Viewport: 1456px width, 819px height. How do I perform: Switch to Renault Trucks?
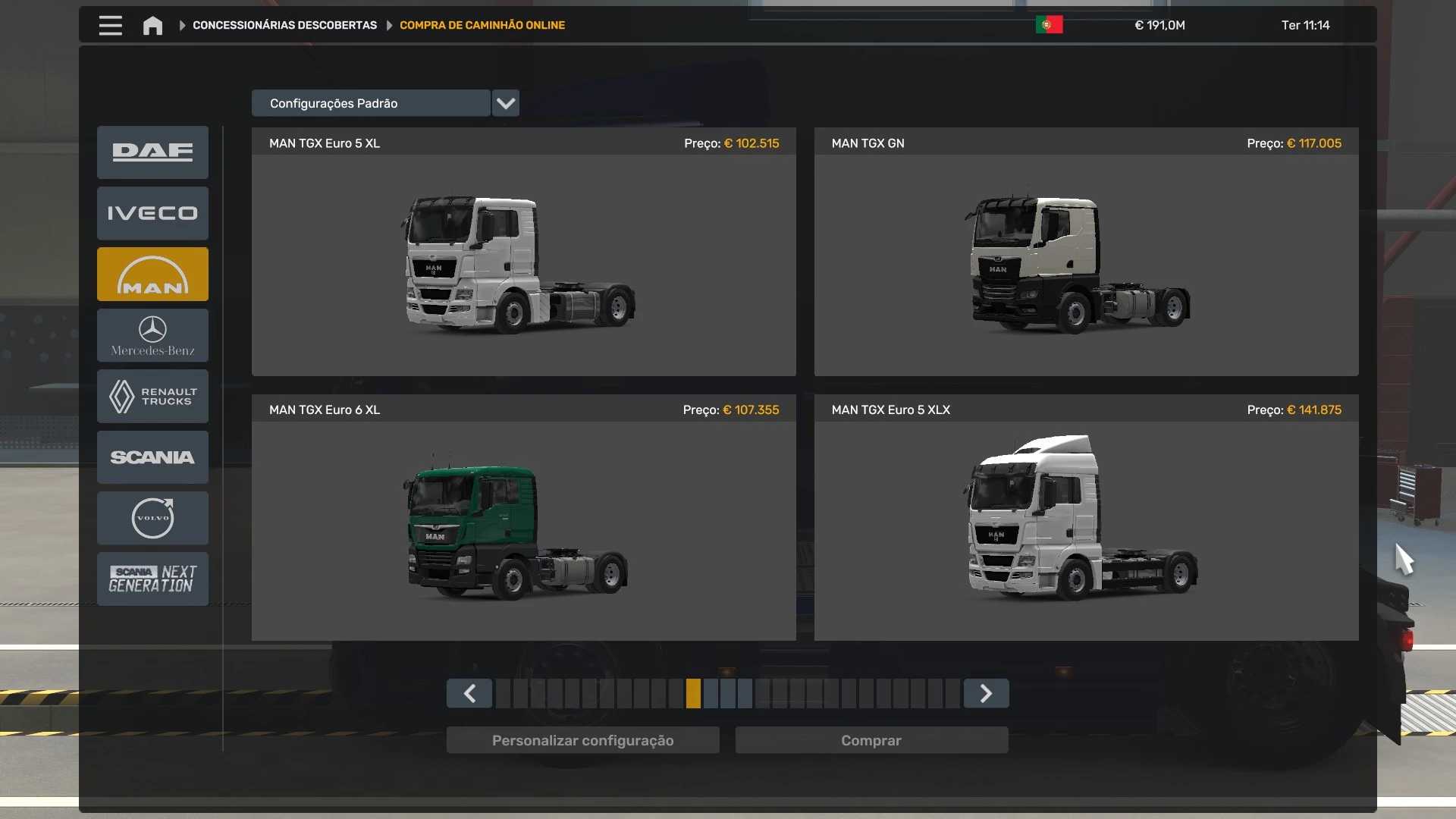(152, 396)
